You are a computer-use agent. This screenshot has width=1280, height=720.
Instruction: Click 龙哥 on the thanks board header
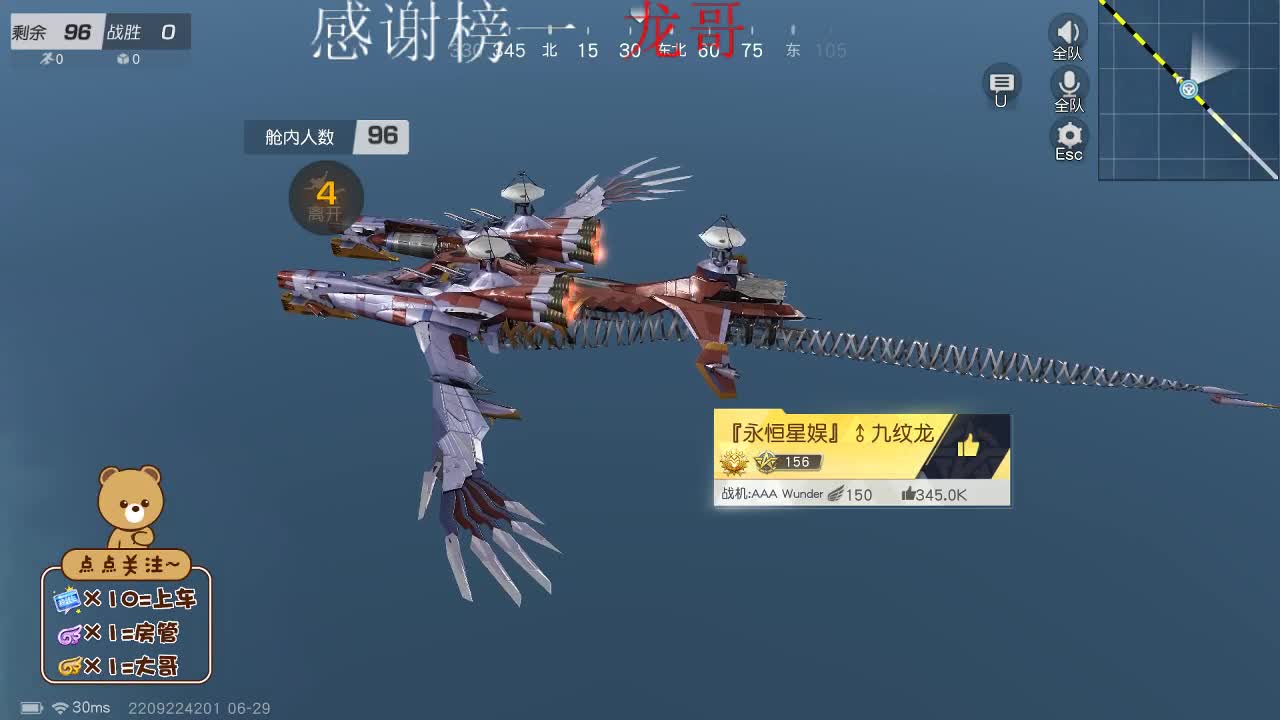coord(685,30)
